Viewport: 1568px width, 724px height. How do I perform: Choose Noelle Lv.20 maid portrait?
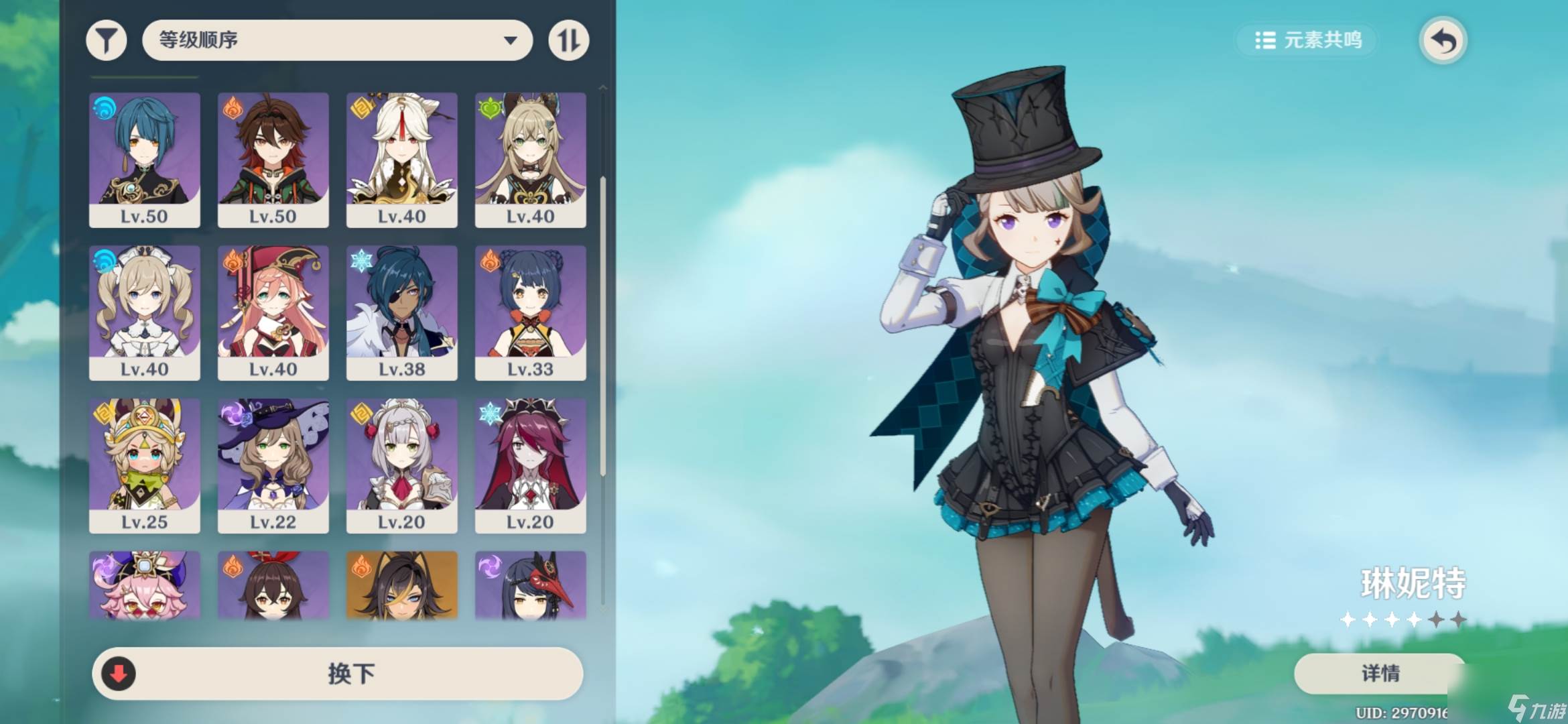click(x=401, y=465)
